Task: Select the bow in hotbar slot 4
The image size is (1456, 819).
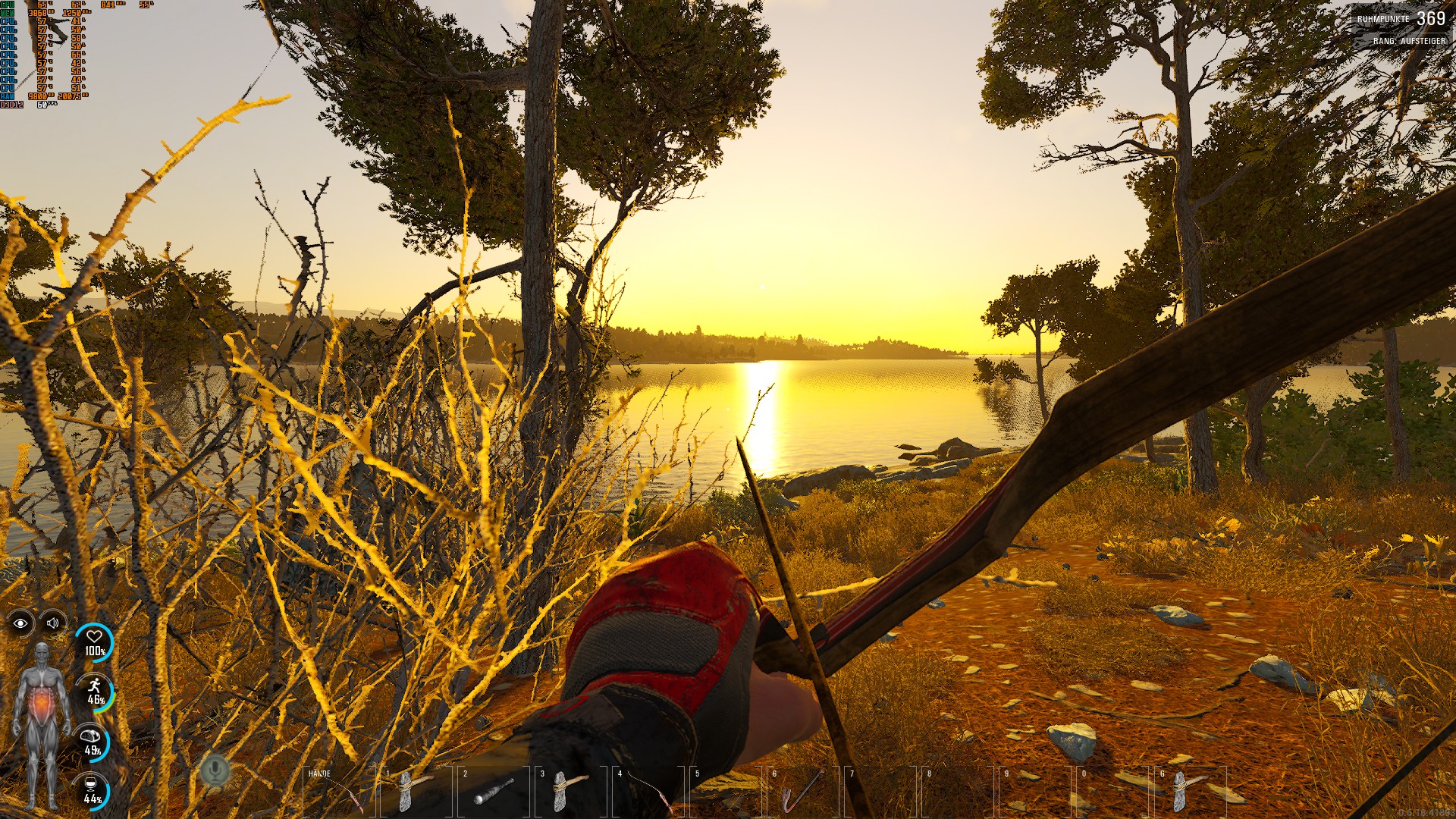Action: pos(648,791)
